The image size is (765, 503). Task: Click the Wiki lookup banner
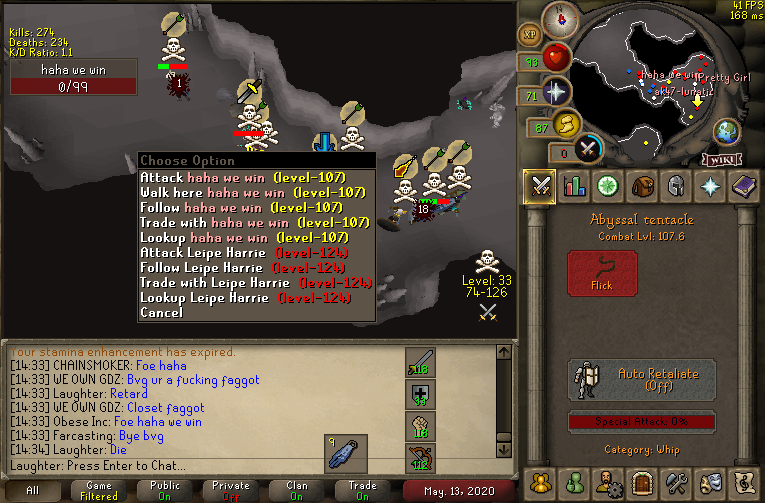[x=721, y=158]
